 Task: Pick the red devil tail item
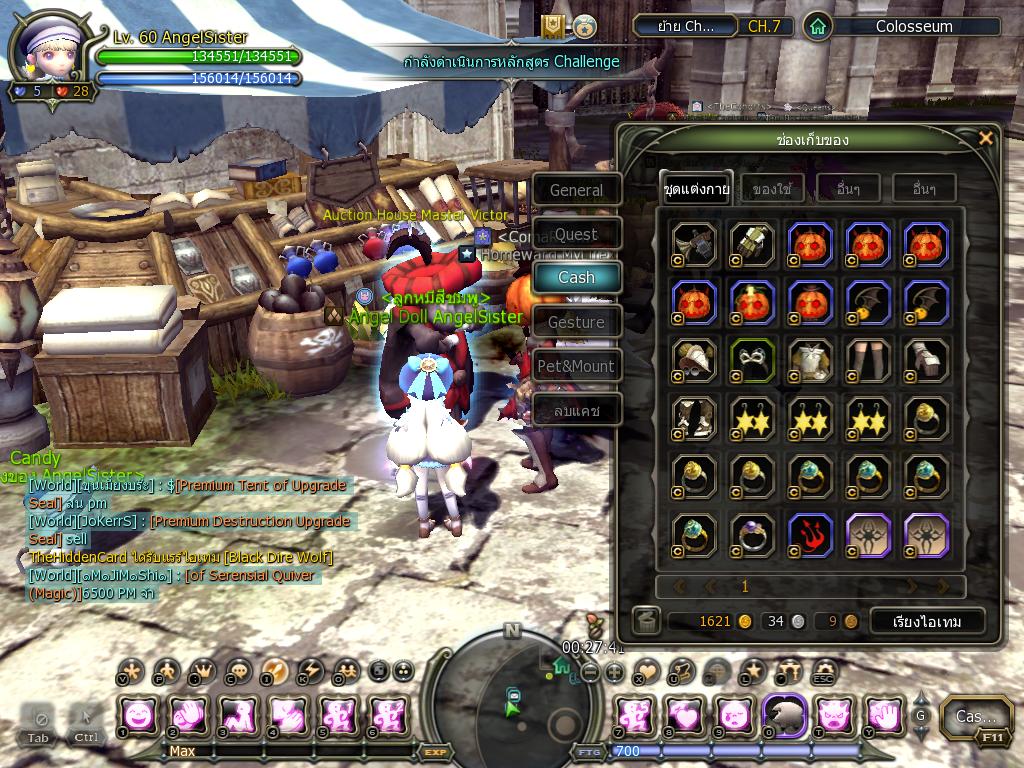point(810,534)
